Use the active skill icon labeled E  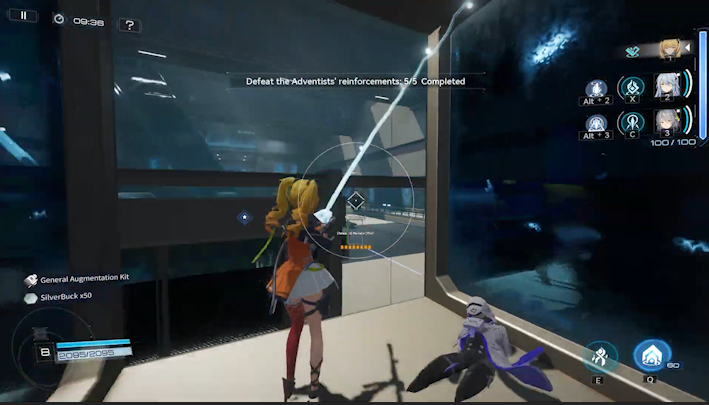pos(600,355)
